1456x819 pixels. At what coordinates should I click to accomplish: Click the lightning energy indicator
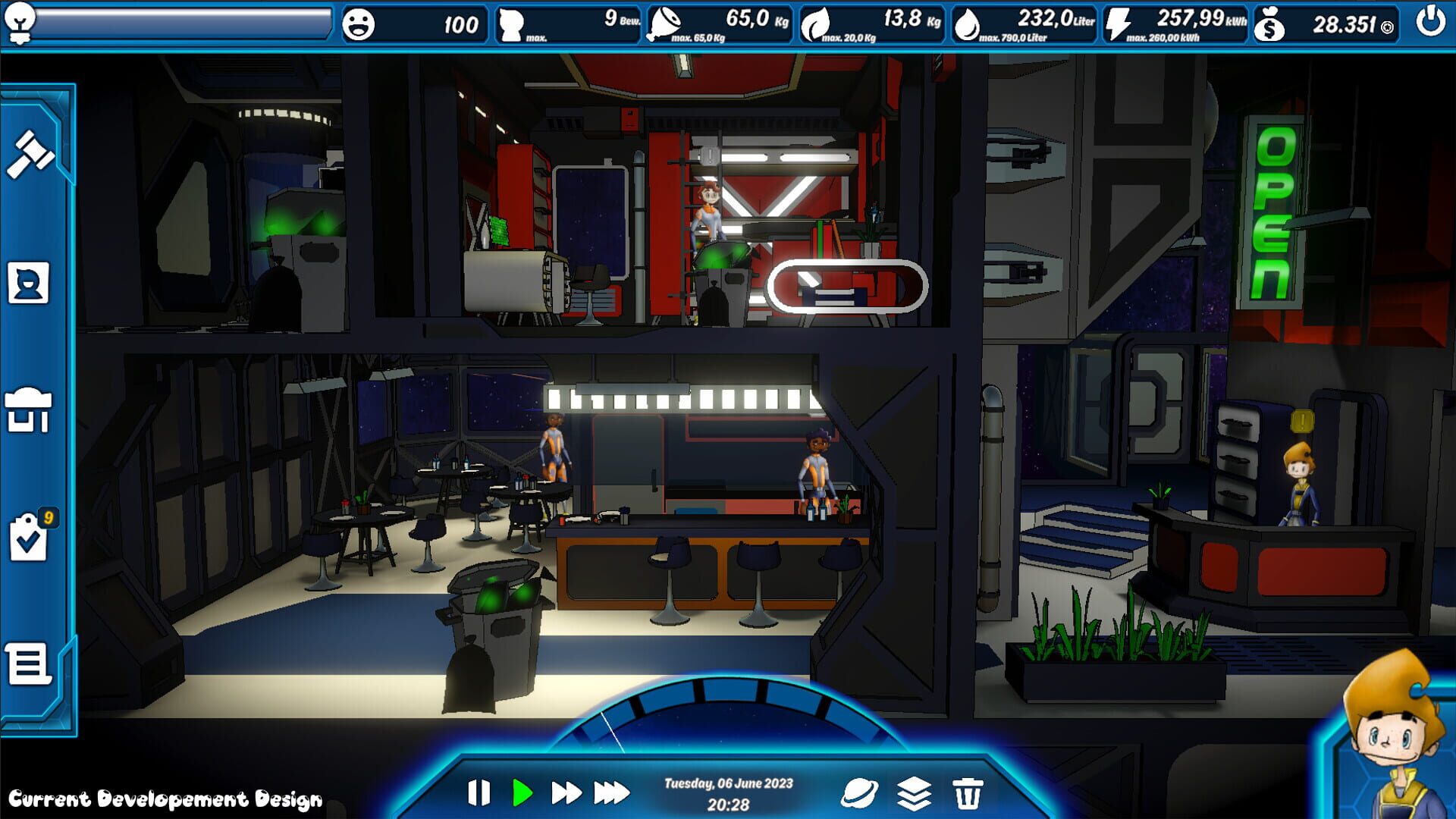1119,22
